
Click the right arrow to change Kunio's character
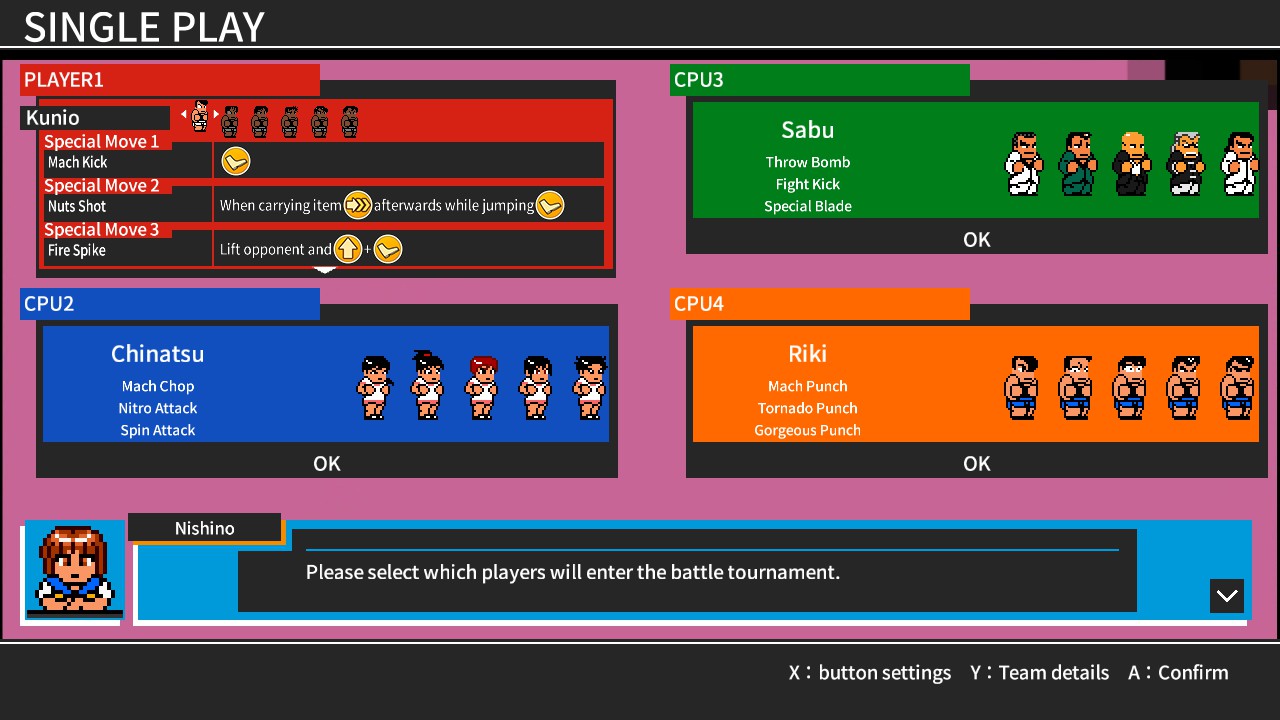pos(216,114)
